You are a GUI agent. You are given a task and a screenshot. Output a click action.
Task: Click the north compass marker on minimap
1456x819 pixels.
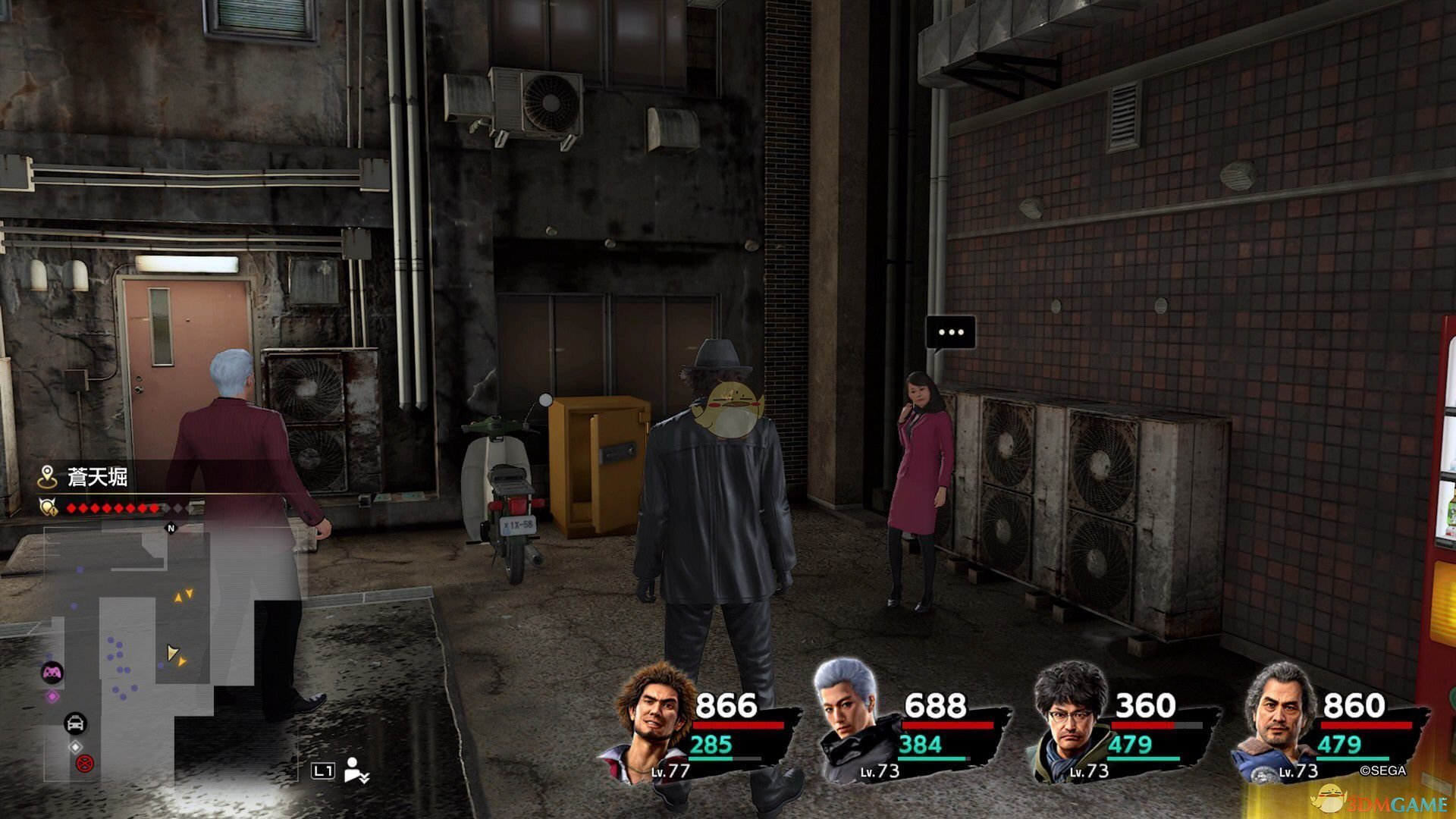click(x=171, y=528)
